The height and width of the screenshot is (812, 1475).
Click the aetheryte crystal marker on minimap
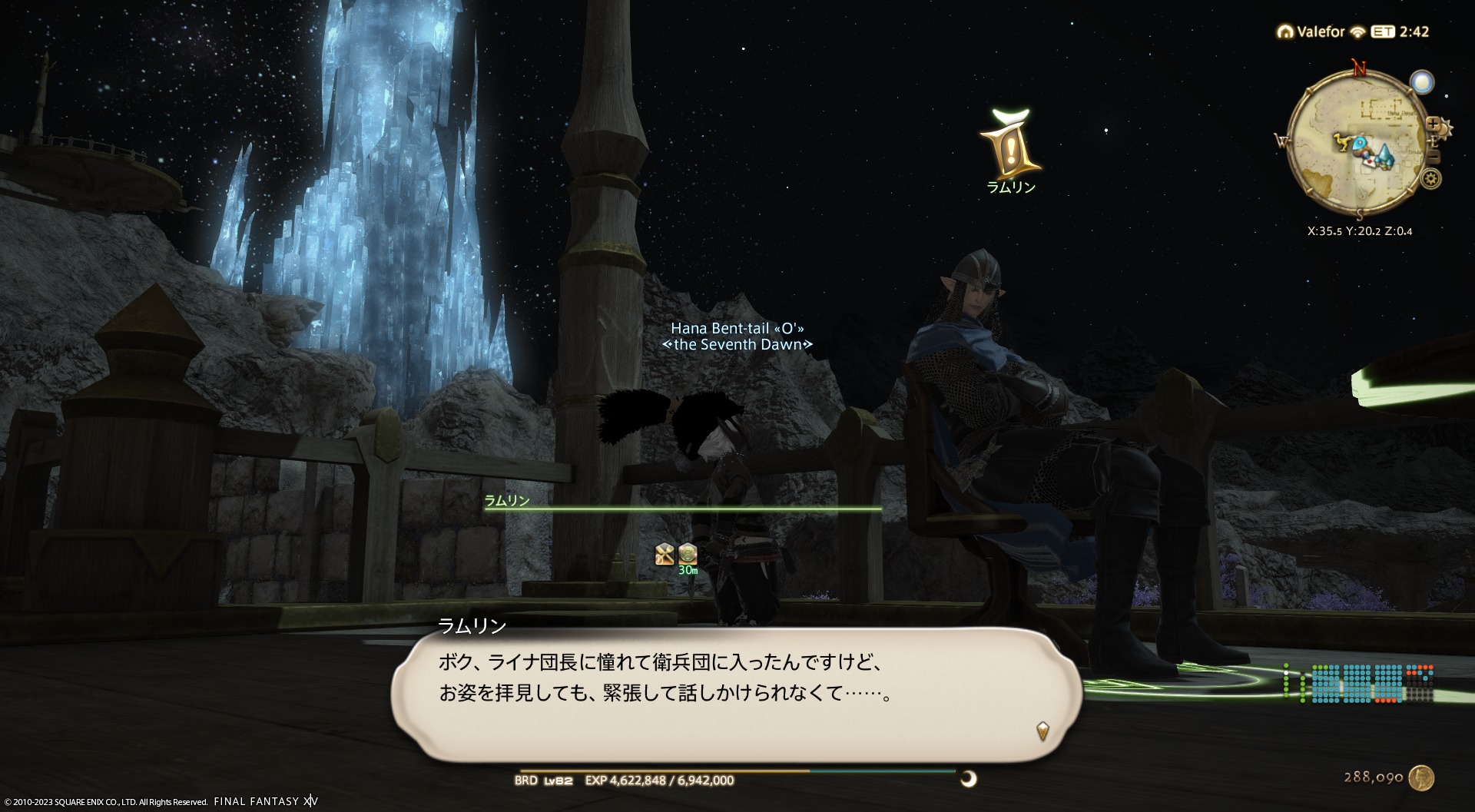pyautogui.click(x=1385, y=154)
